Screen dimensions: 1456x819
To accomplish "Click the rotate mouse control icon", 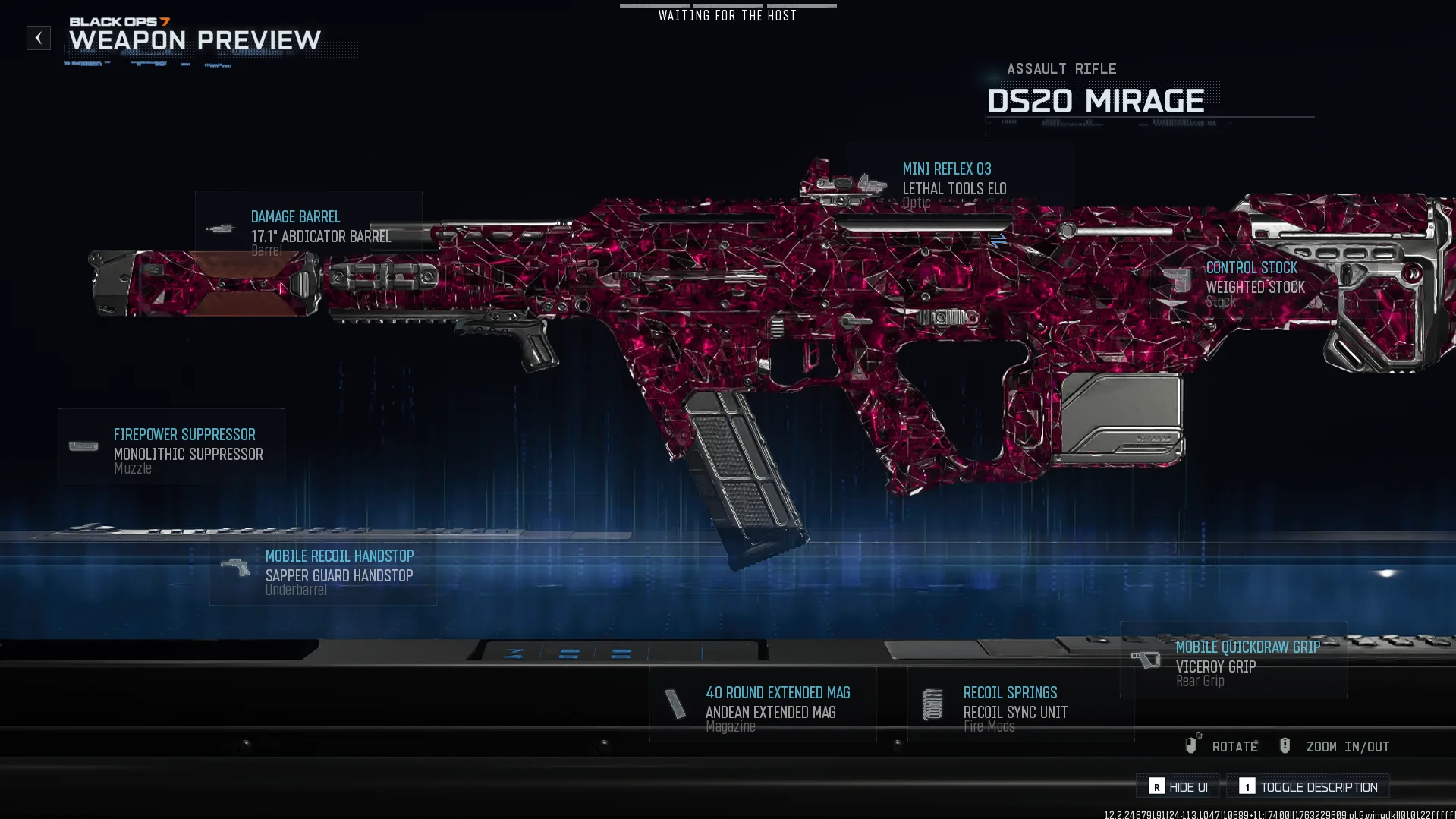I will tap(1193, 745).
